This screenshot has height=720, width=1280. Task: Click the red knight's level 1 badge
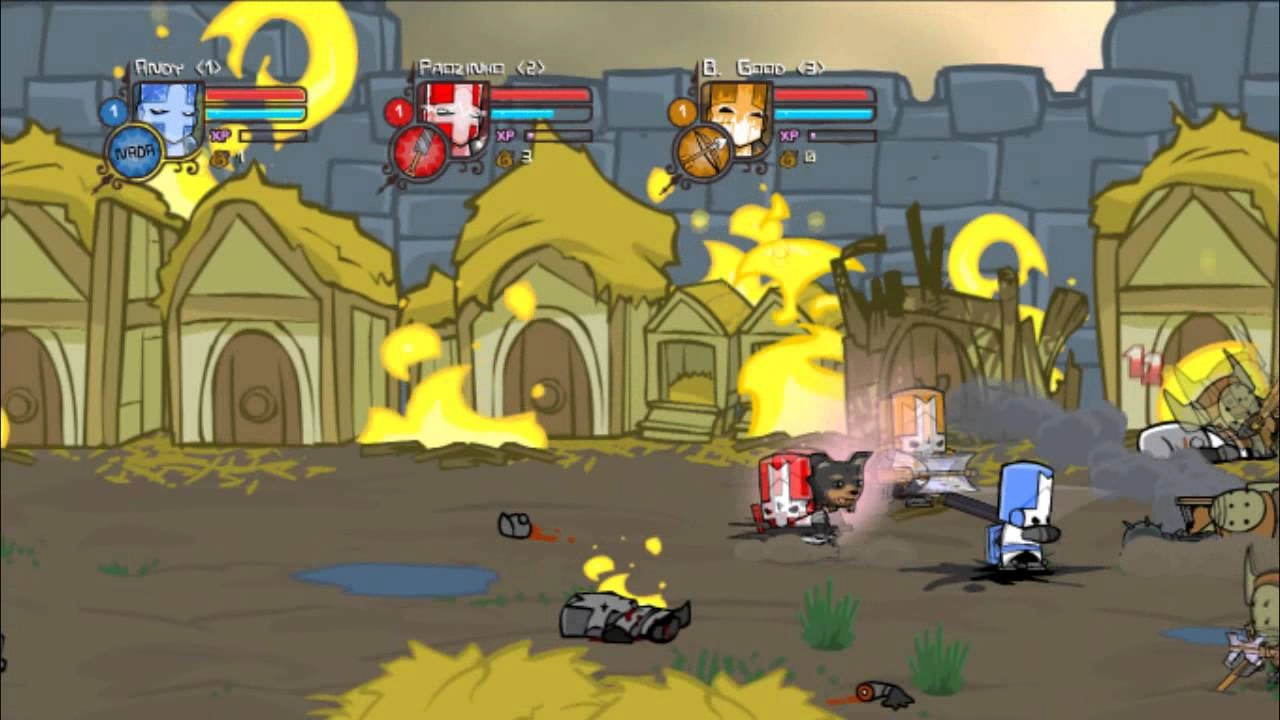coord(398,111)
